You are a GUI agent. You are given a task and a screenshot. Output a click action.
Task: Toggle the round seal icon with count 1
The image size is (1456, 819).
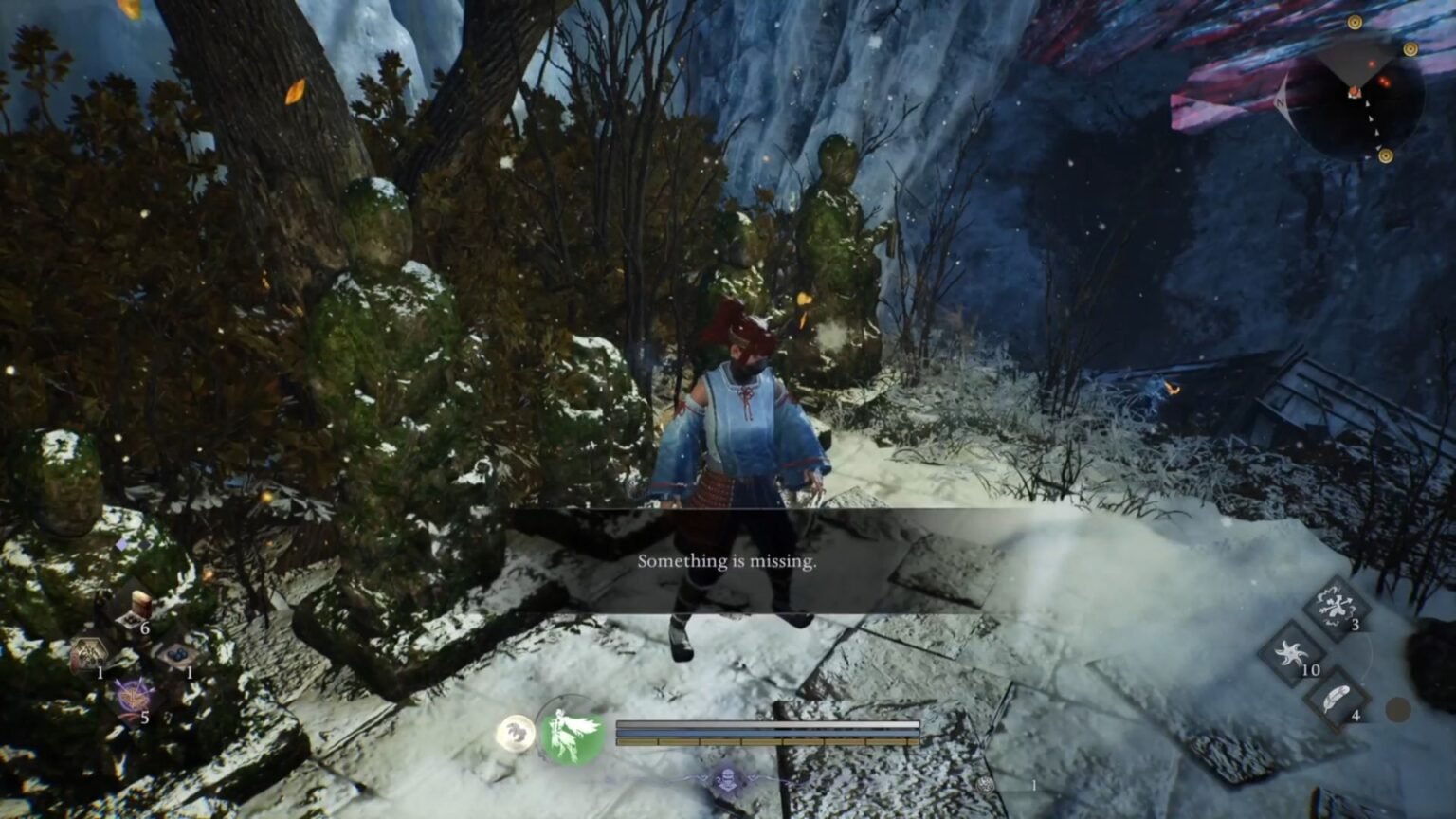click(x=985, y=783)
